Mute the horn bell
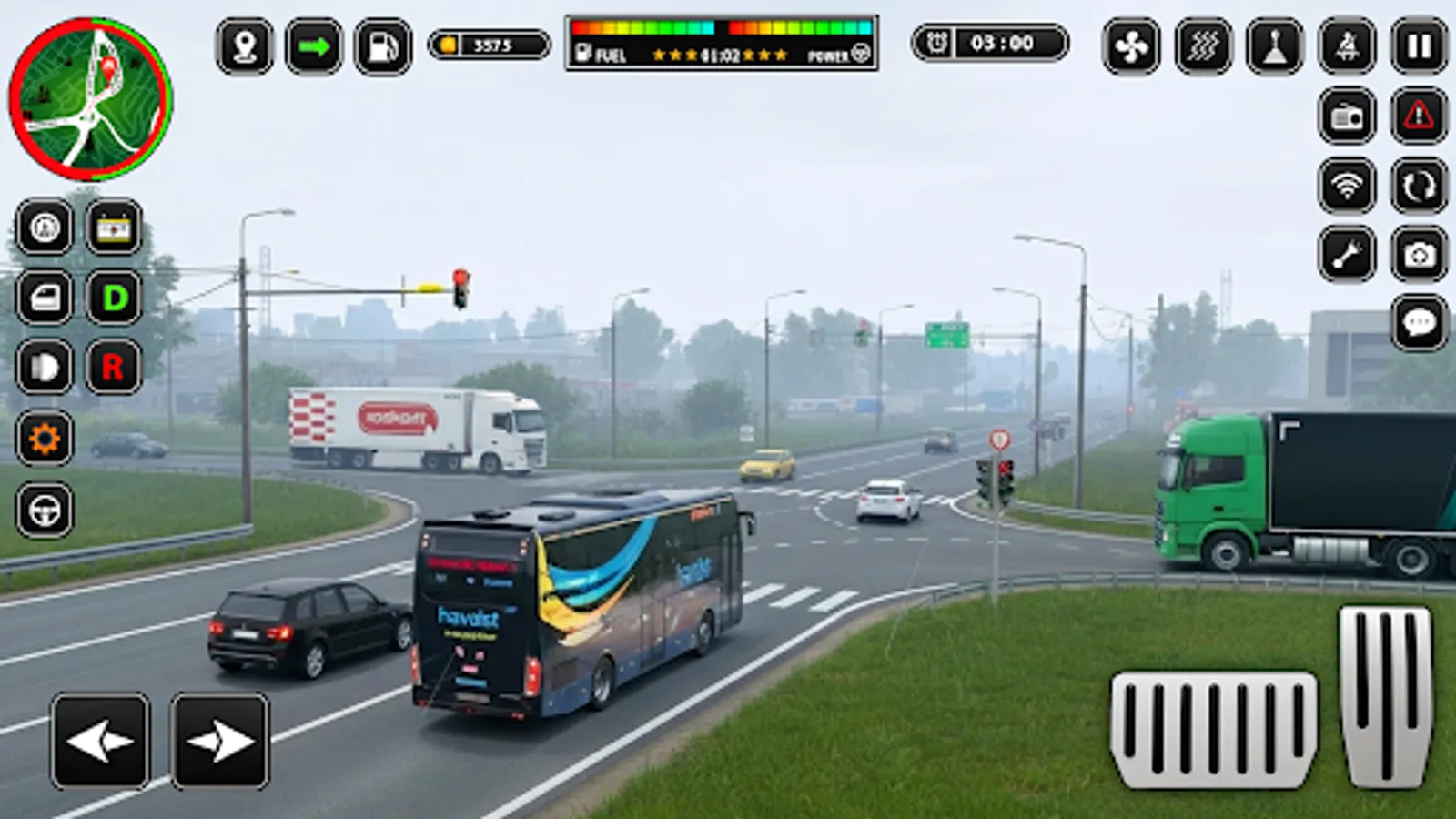1456x819 pixels. coord(1344,46)
